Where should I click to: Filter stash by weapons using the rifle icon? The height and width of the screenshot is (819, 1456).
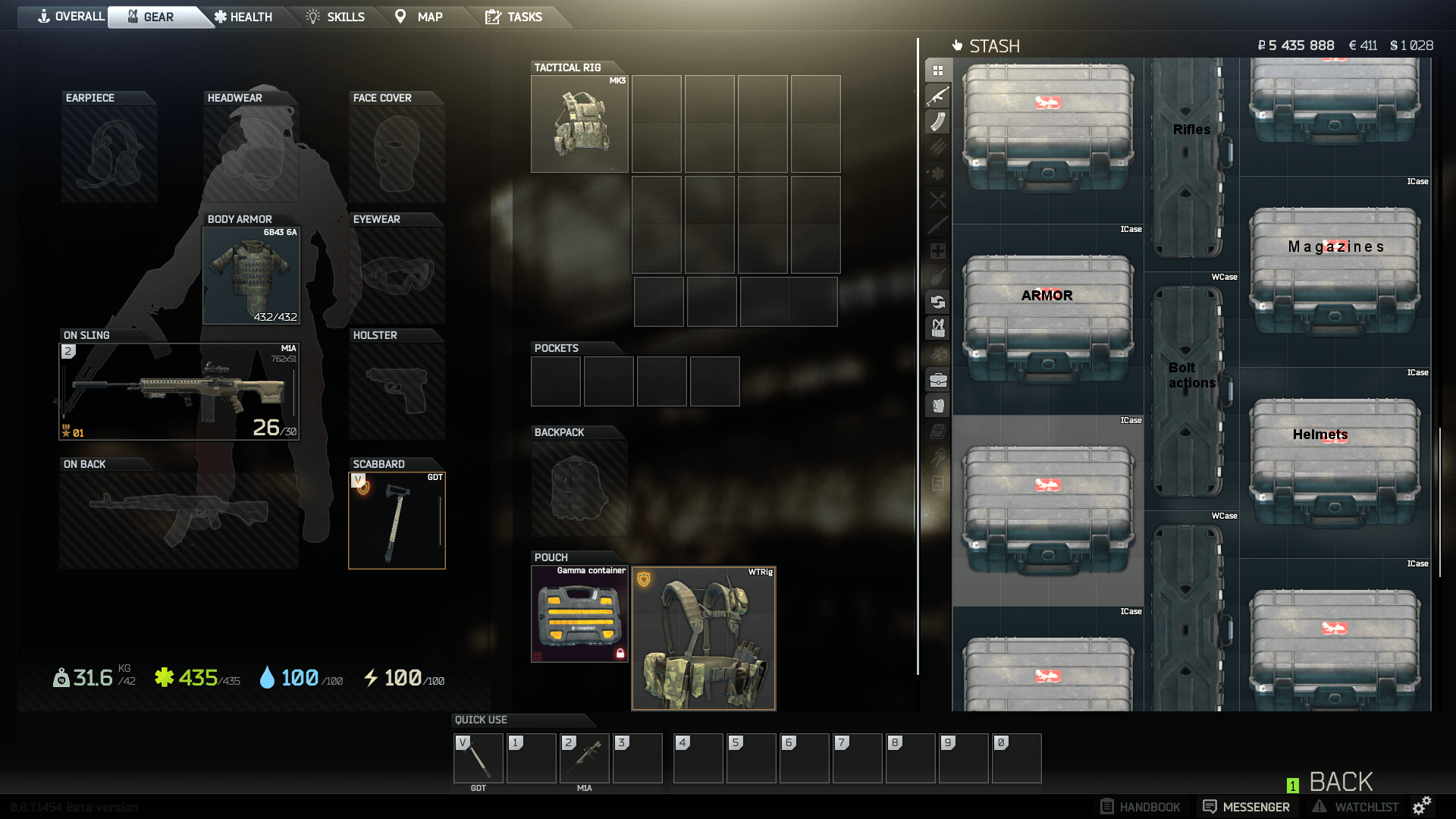coord(938,96)
